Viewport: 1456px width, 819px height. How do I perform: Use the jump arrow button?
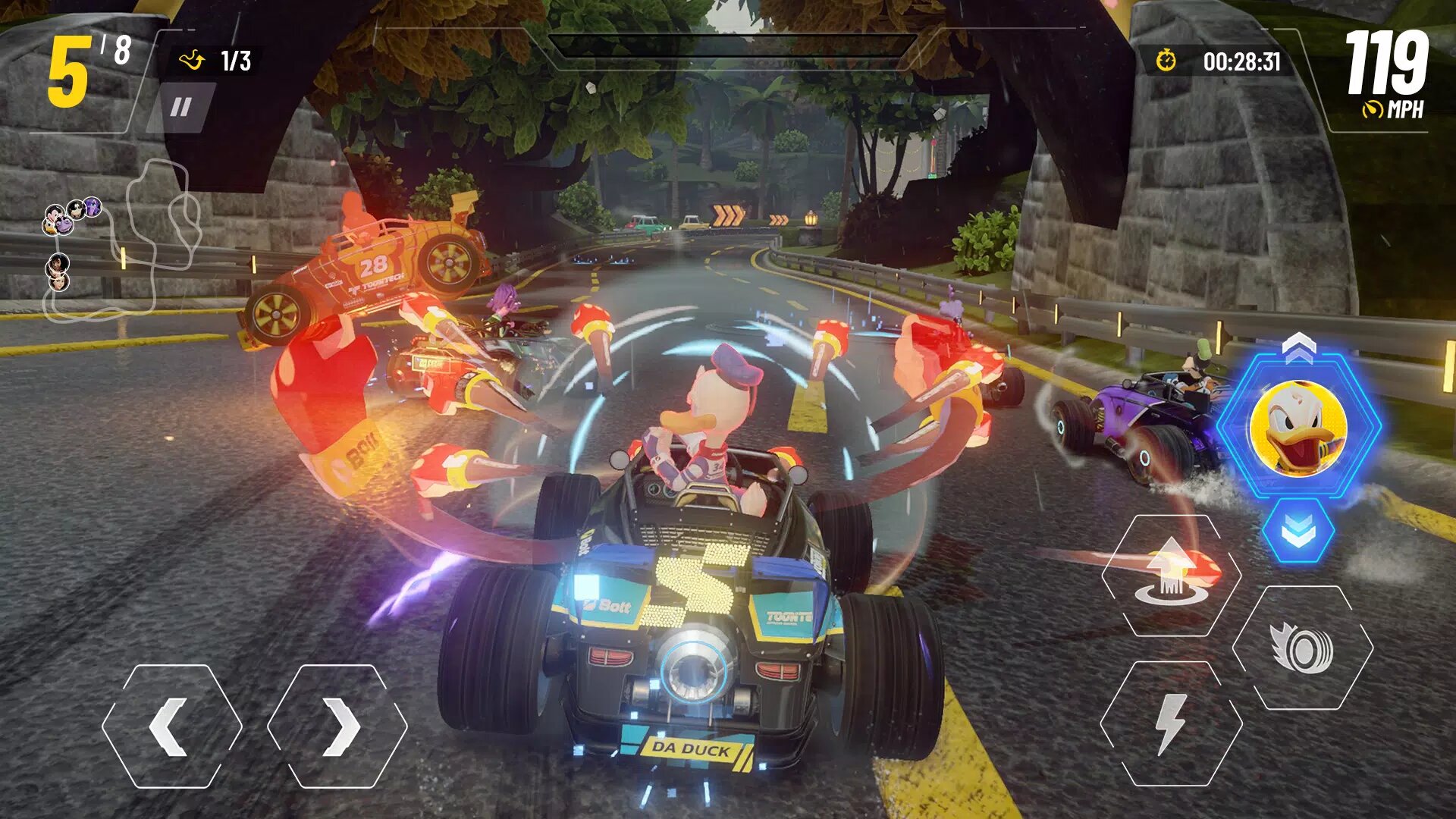[1171, 576]
